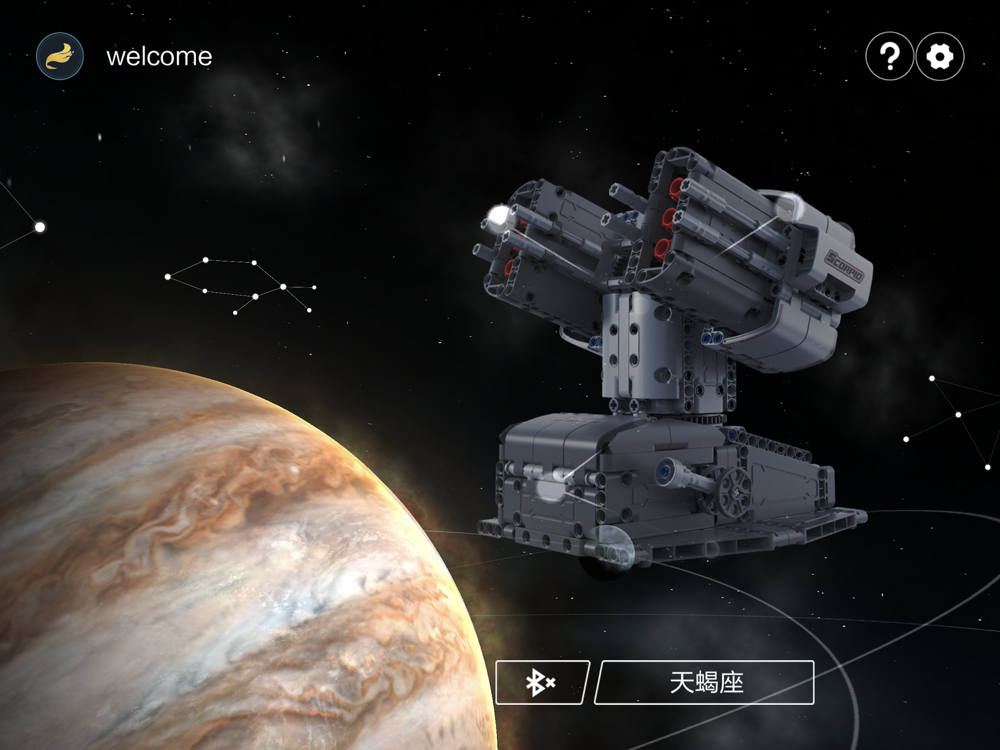The height and width of the screenshot is (750, 1000).
Task: Tap the profile avatar icon
Action: [x=60, y=56]
